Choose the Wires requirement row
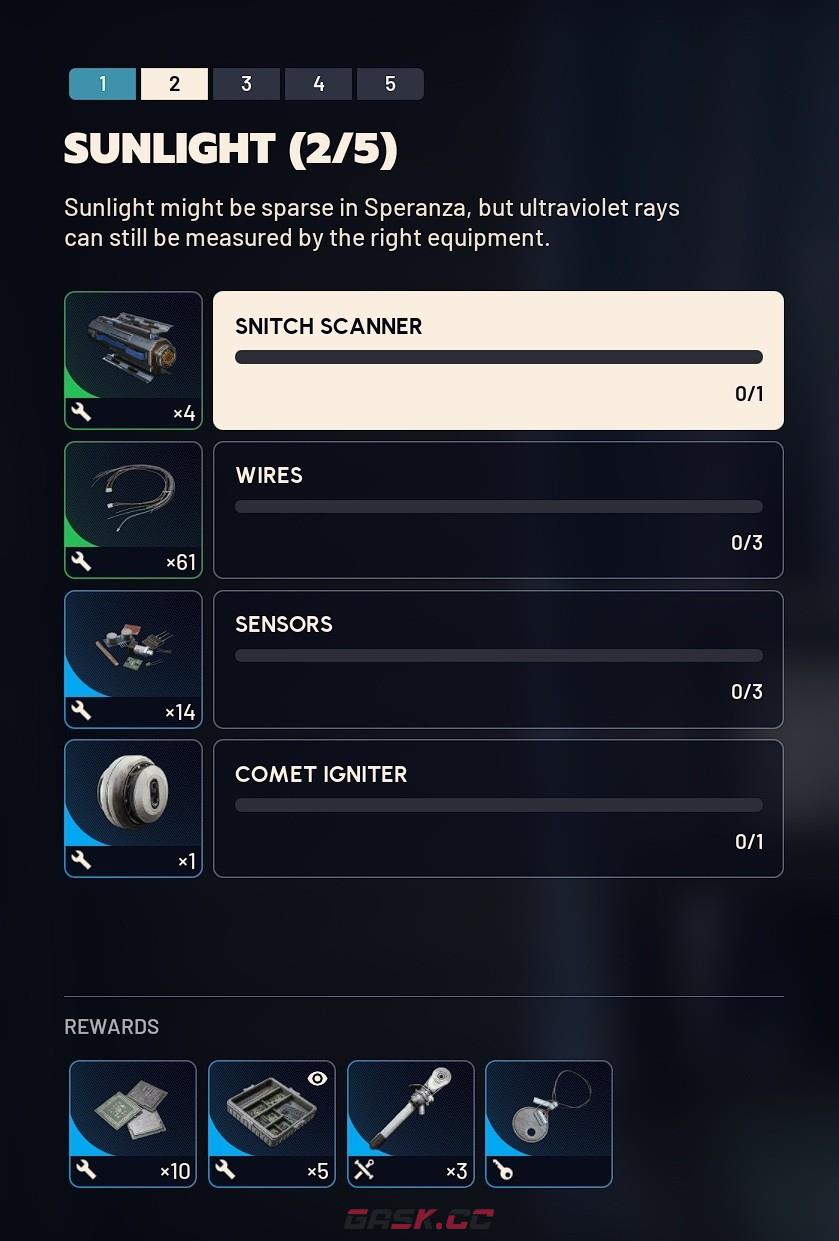 coord(498,510)
